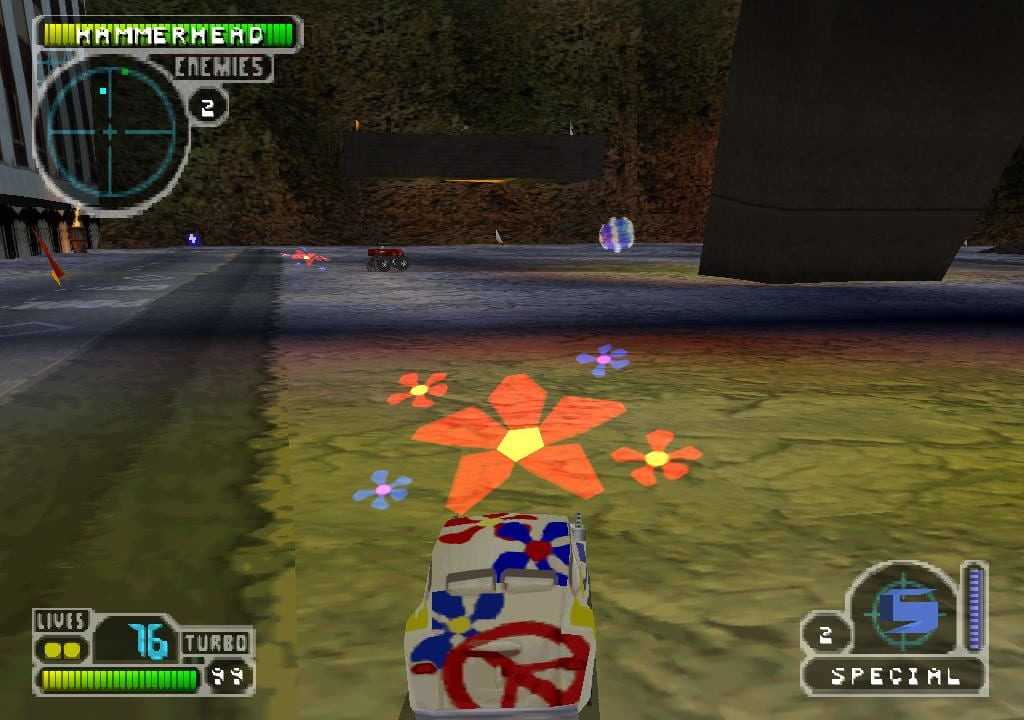Click the circular radar minimap
The width and height of the screenshot is (1024, 720).
click(110, 130)
